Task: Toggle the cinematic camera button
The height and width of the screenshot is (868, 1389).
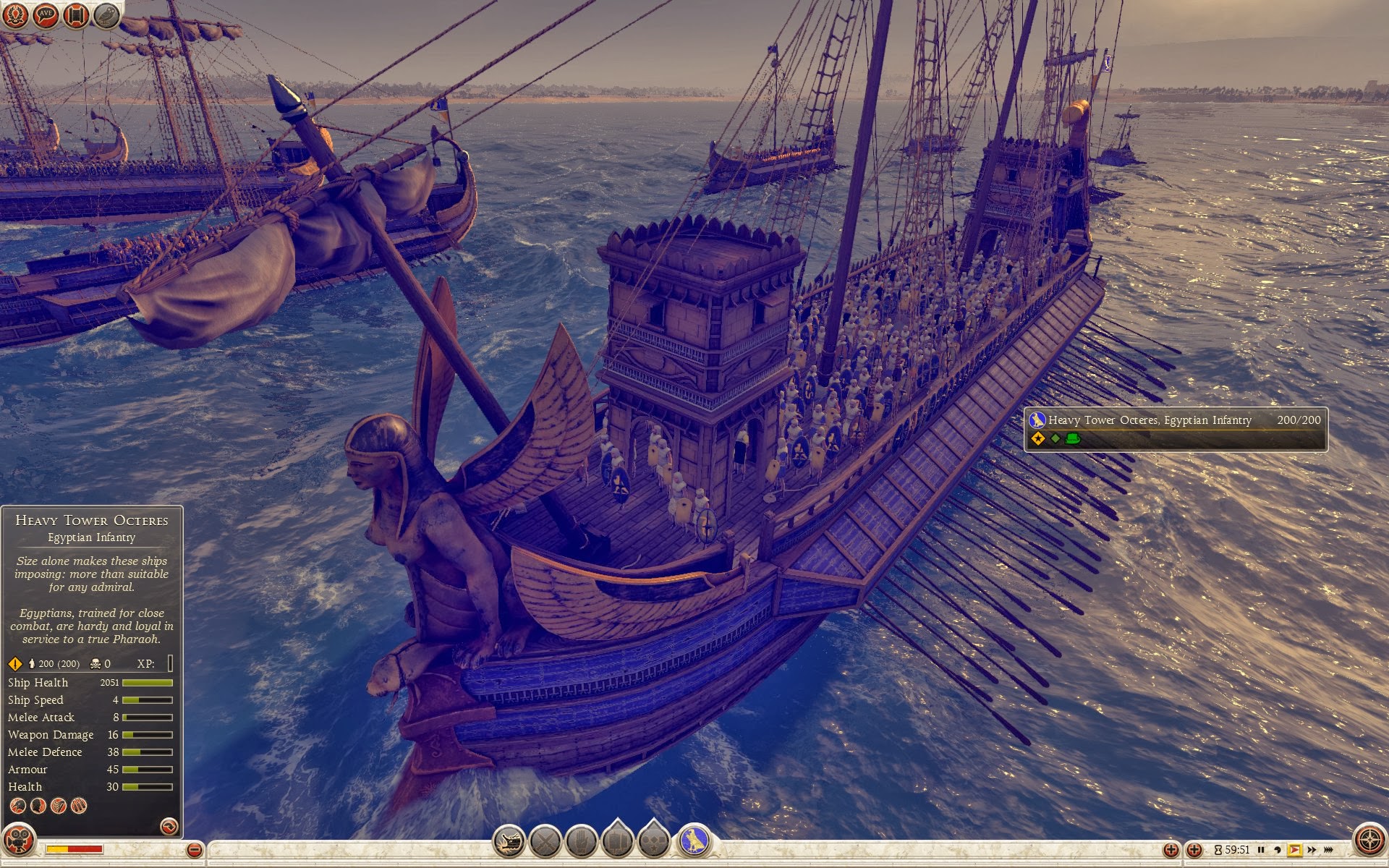Action: (18, 841)
